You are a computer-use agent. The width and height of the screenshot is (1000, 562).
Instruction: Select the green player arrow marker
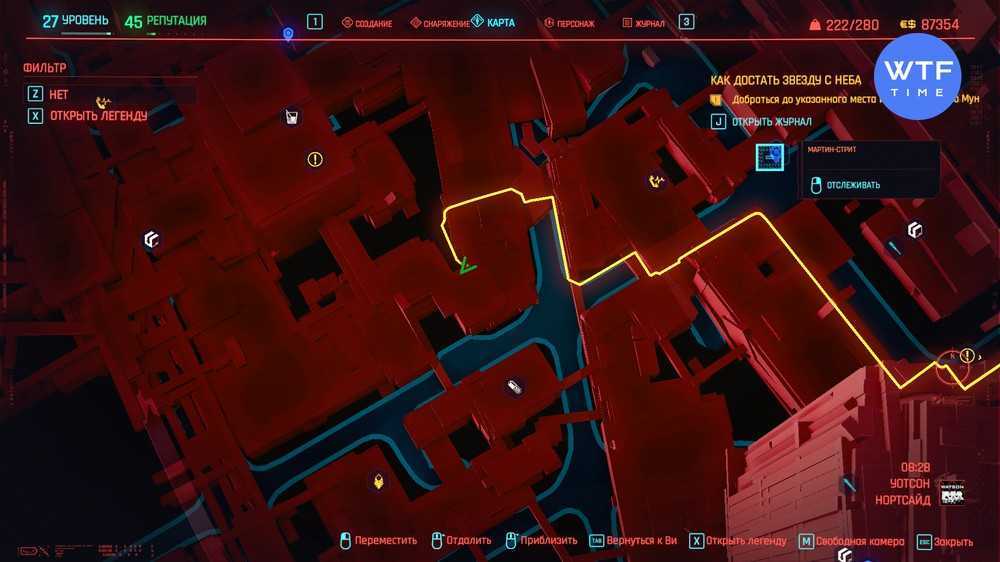coord(466,266)
